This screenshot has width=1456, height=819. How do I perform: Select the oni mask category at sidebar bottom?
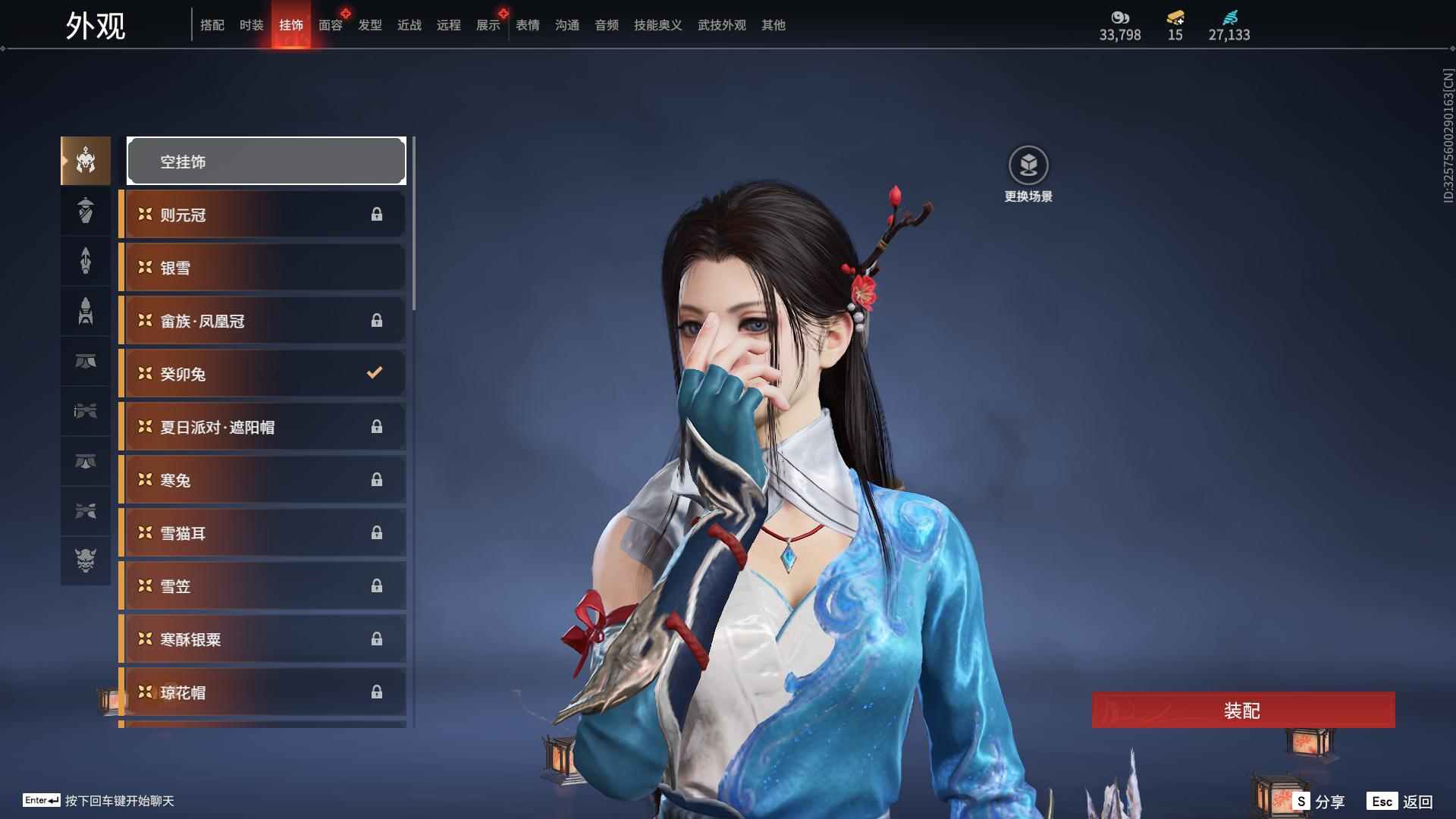pos(85,561)
